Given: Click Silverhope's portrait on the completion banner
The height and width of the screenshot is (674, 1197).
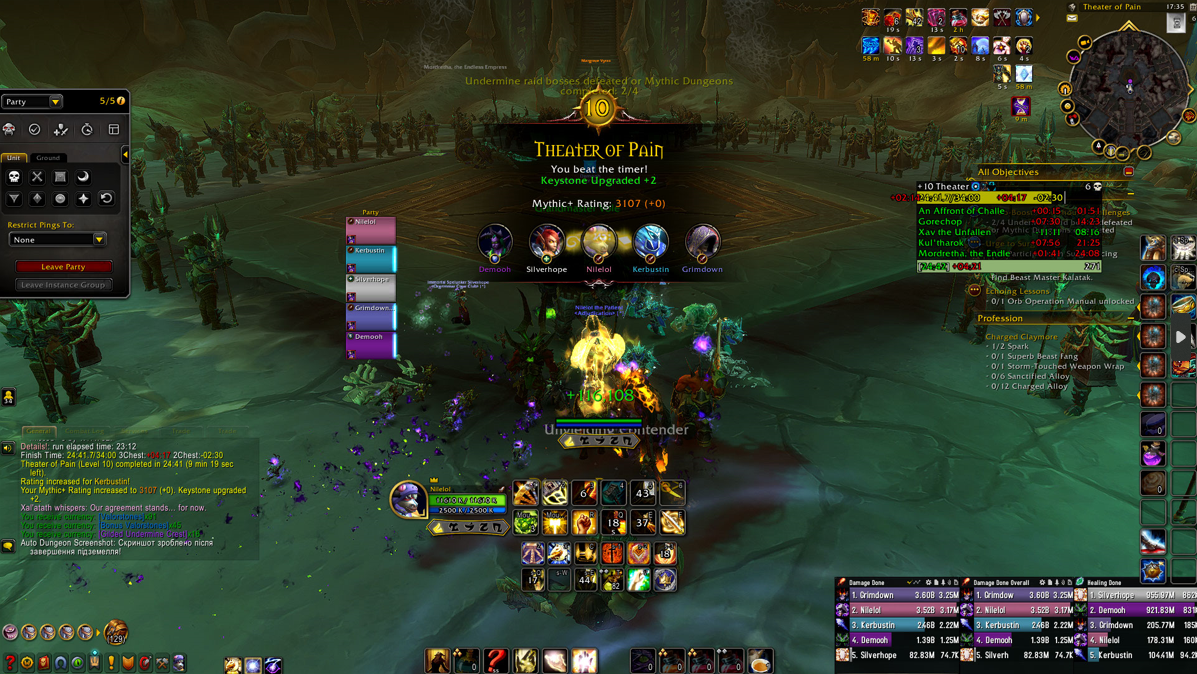Looking at the screenshot, I should (x=546, y=243).
